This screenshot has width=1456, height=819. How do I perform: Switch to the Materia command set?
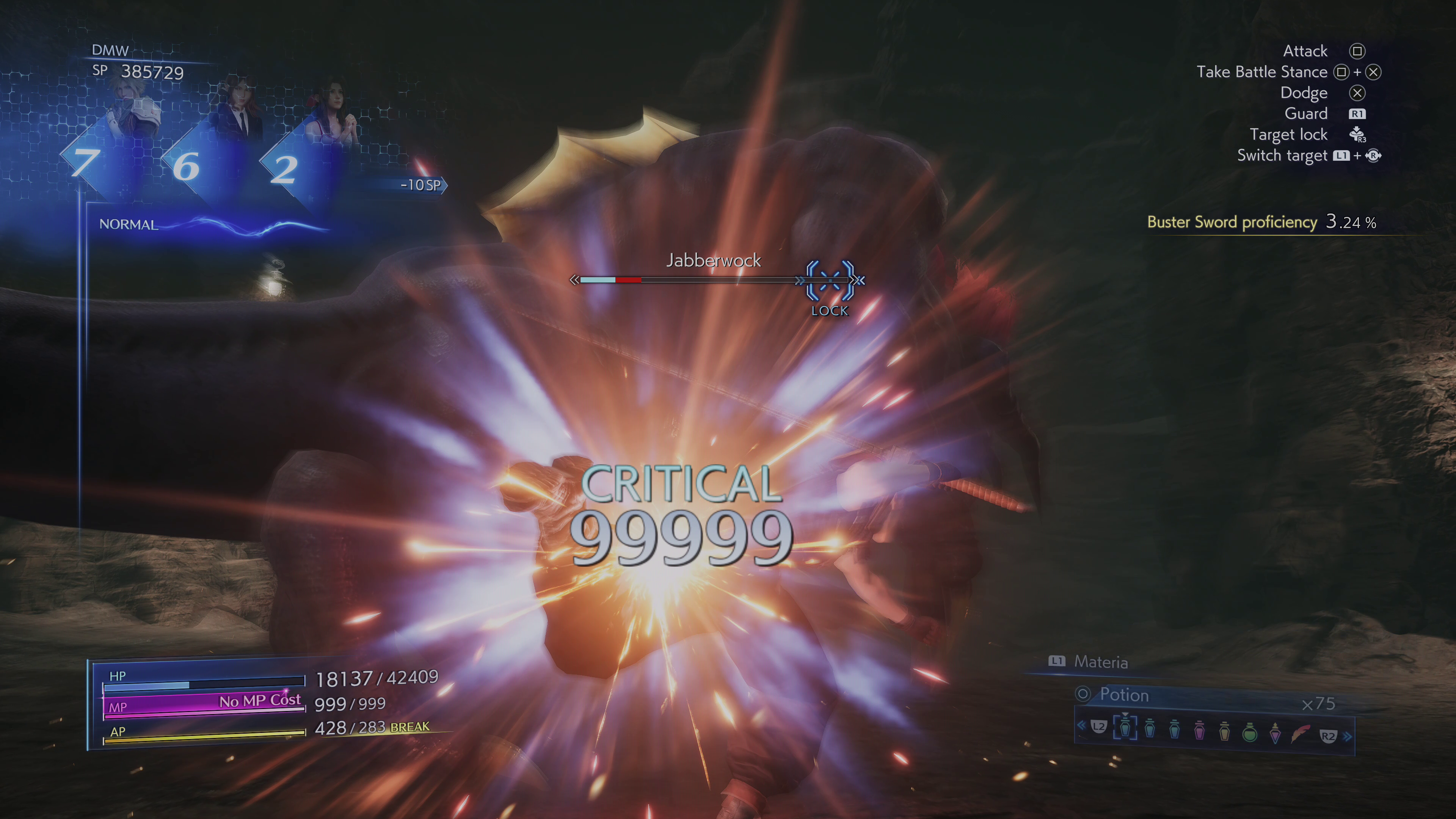click(1100, 662)
